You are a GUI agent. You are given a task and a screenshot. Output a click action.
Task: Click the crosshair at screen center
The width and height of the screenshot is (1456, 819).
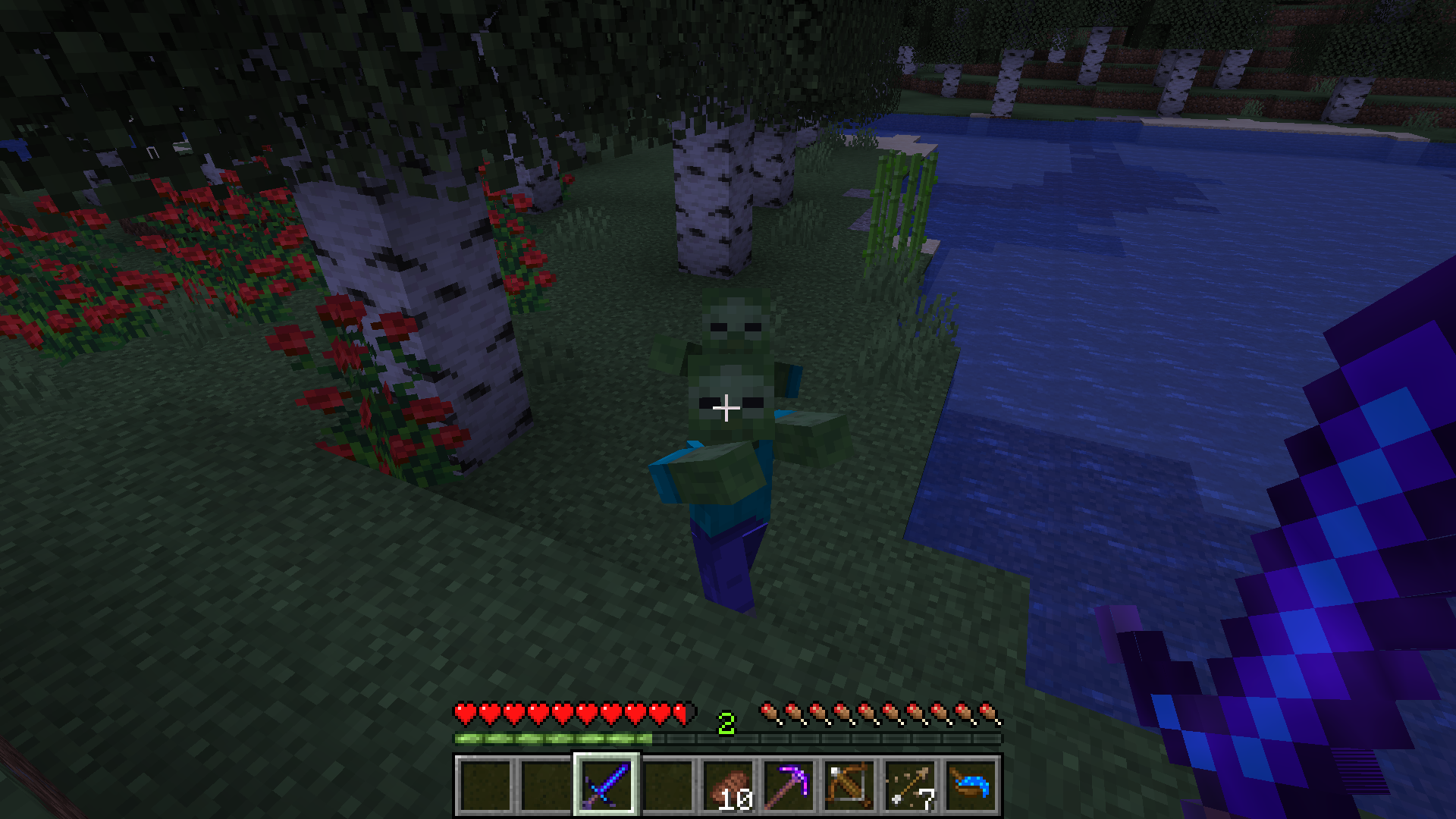[x=726, y=409]
